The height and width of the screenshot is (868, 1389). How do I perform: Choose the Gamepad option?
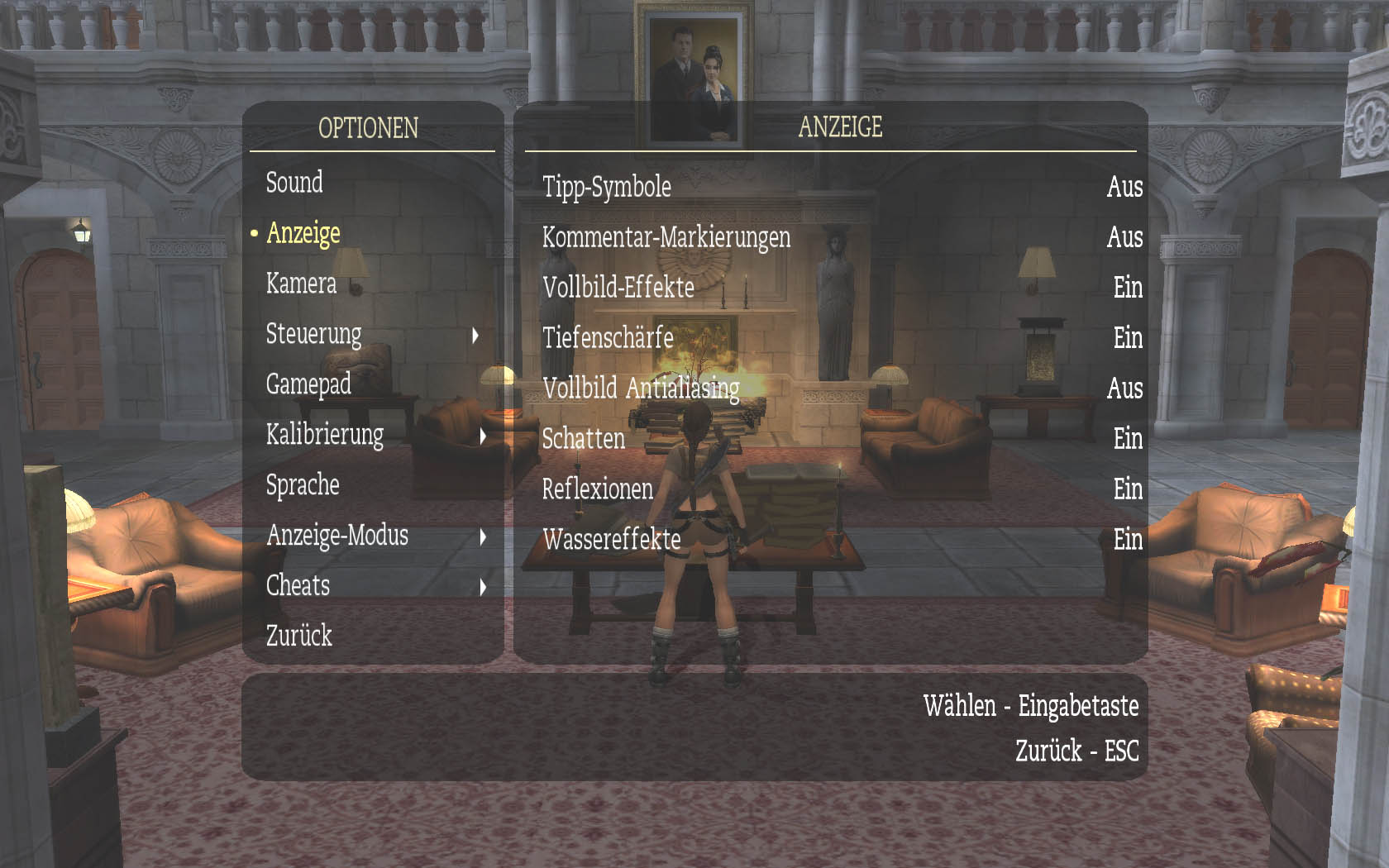[x=308, y=384]
